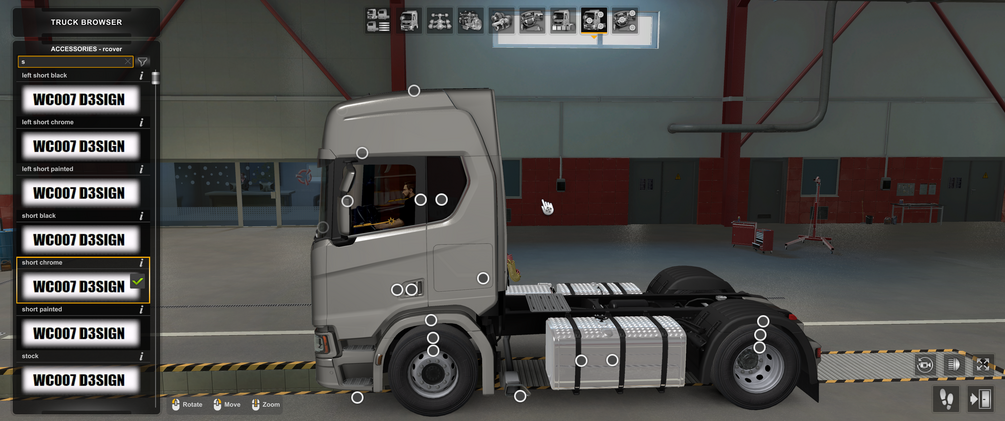Clear the search text with the X
This screenshot has width=1005, height=421.
128,62
